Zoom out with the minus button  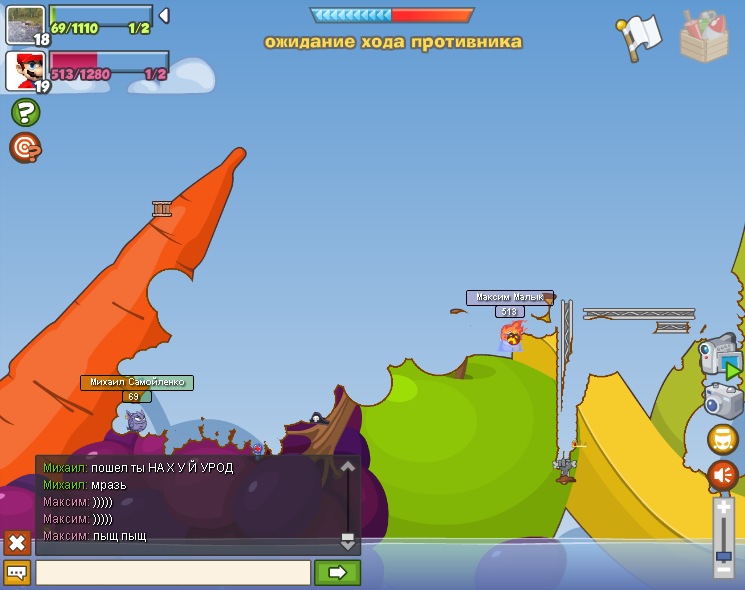[x=724, y=570]
